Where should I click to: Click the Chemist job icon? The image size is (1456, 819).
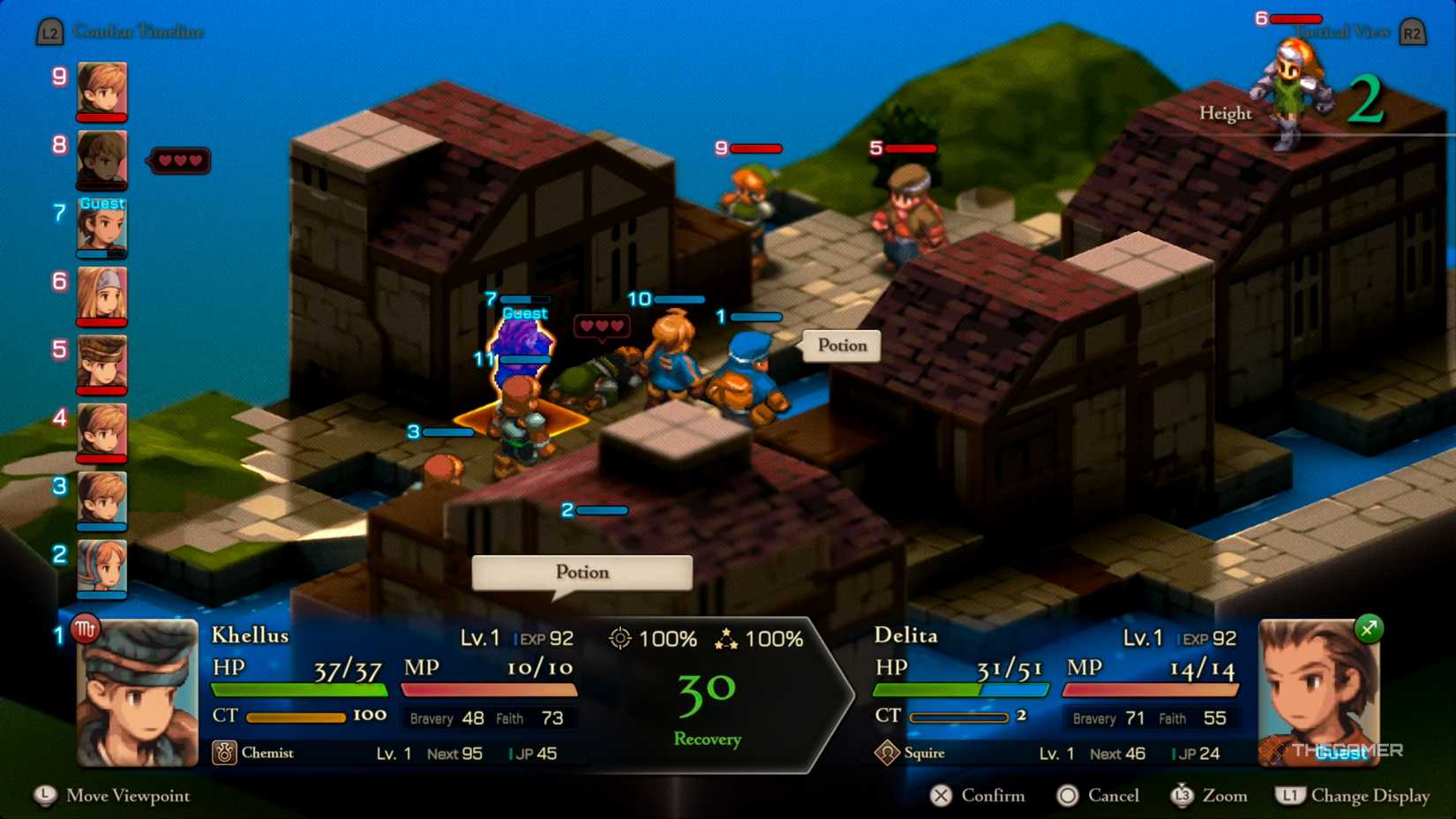click(224, 753)
